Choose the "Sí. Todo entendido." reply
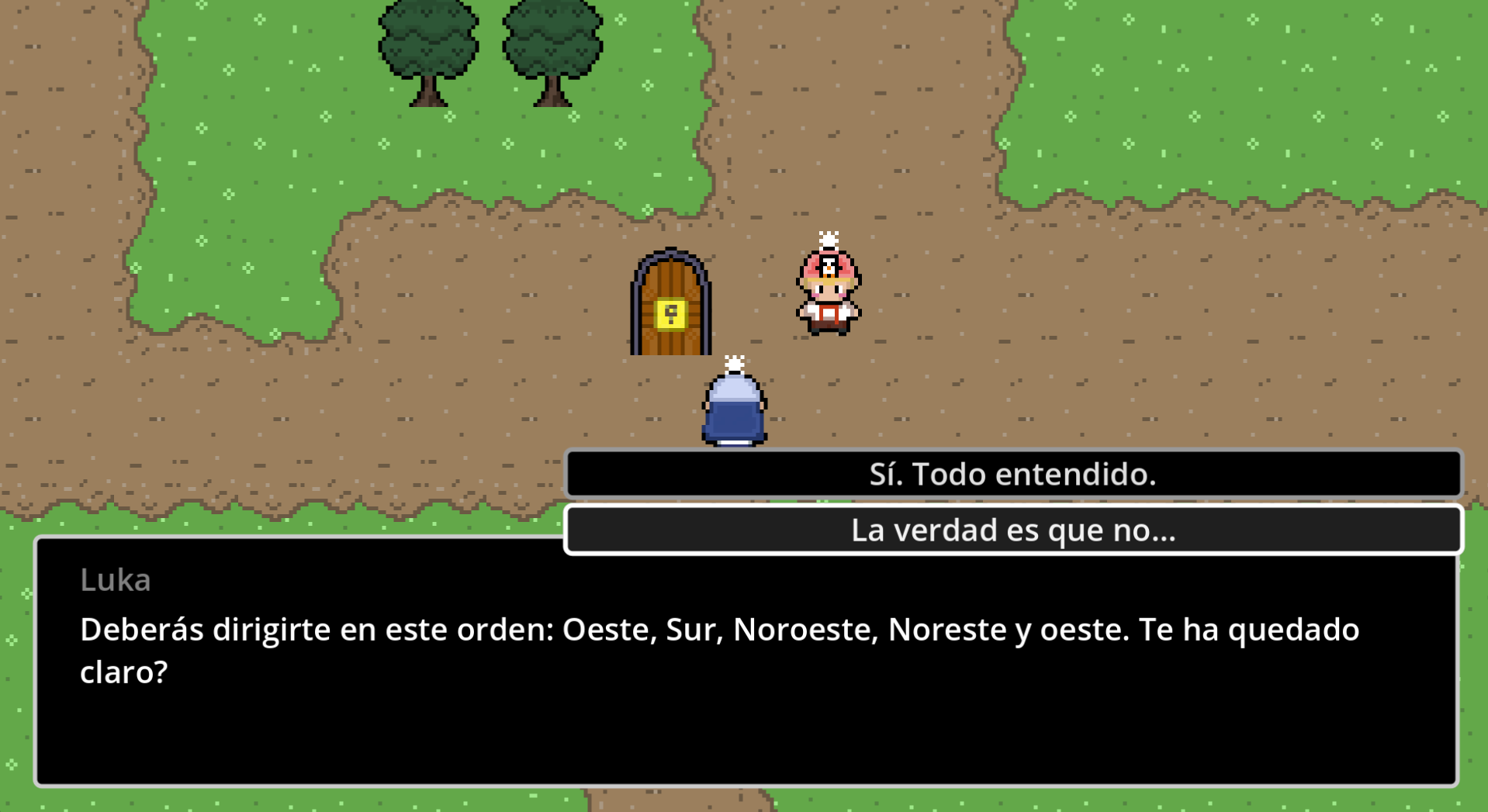Viewport: 1488px width, 812px height. 1012,474
